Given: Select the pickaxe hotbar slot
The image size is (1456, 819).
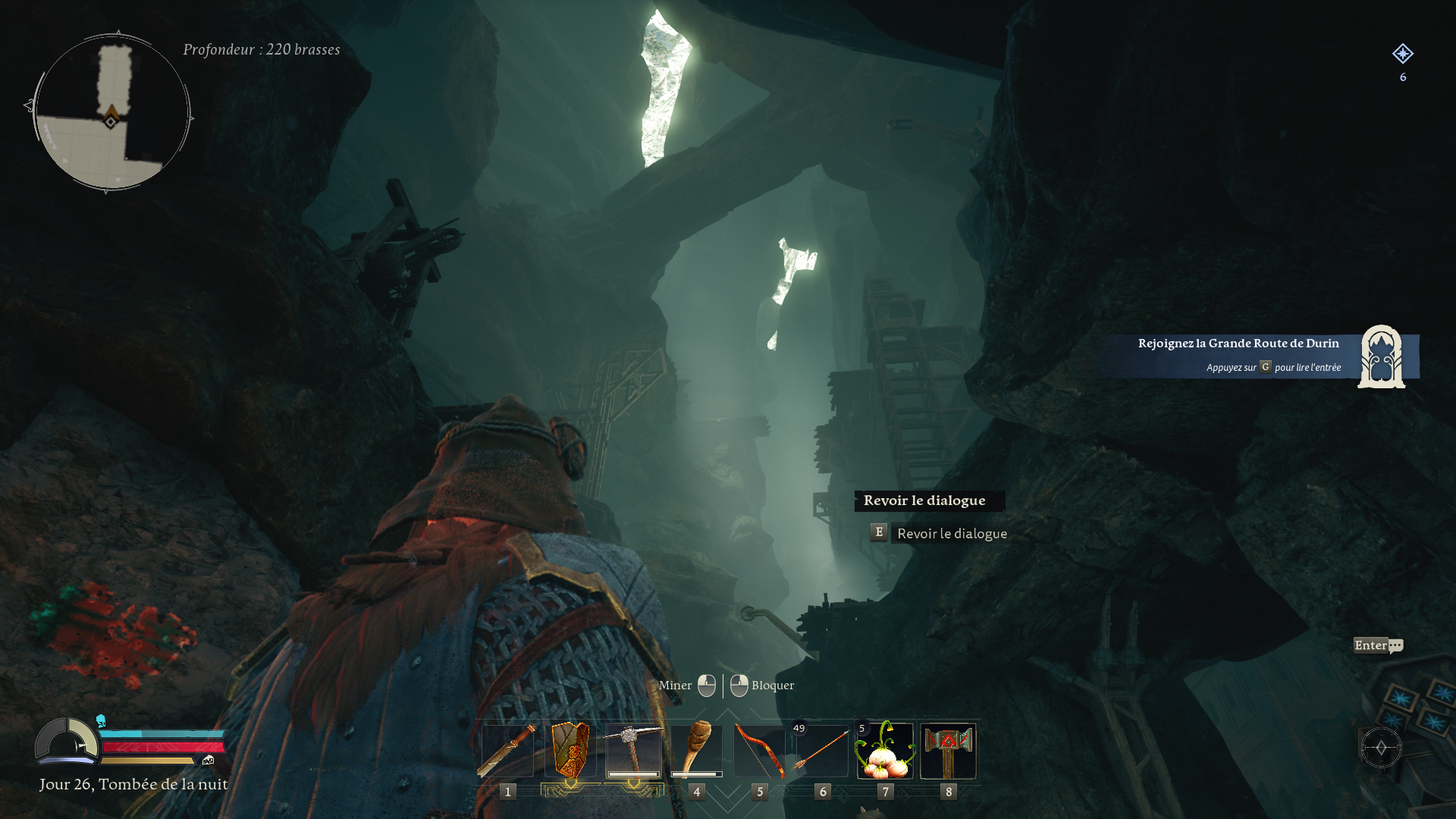Looking at the screenshot, I should click(x=633, y=751).
